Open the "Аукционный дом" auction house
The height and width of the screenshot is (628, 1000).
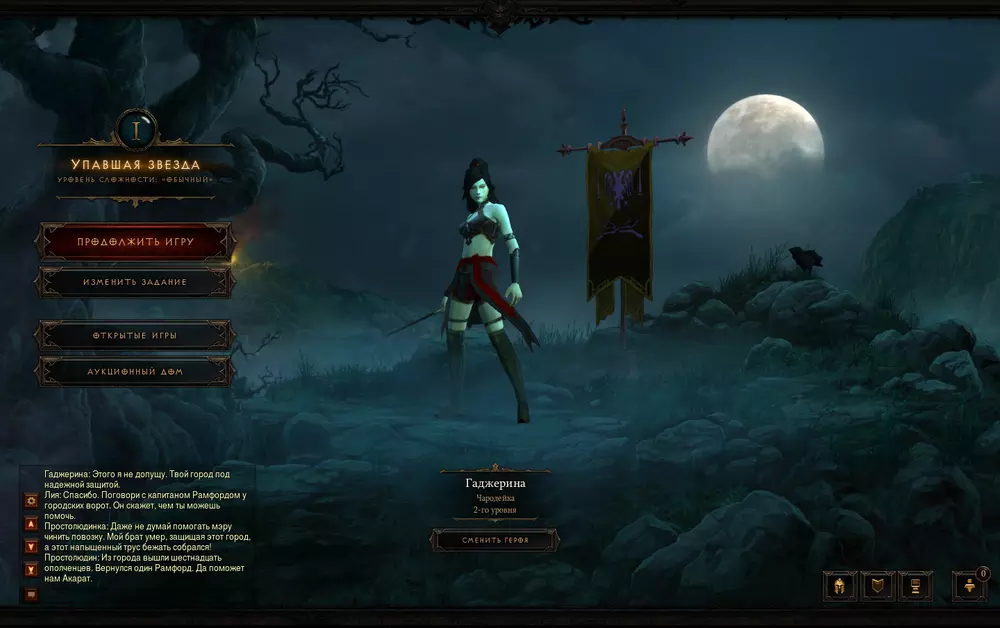coord(135,372)
